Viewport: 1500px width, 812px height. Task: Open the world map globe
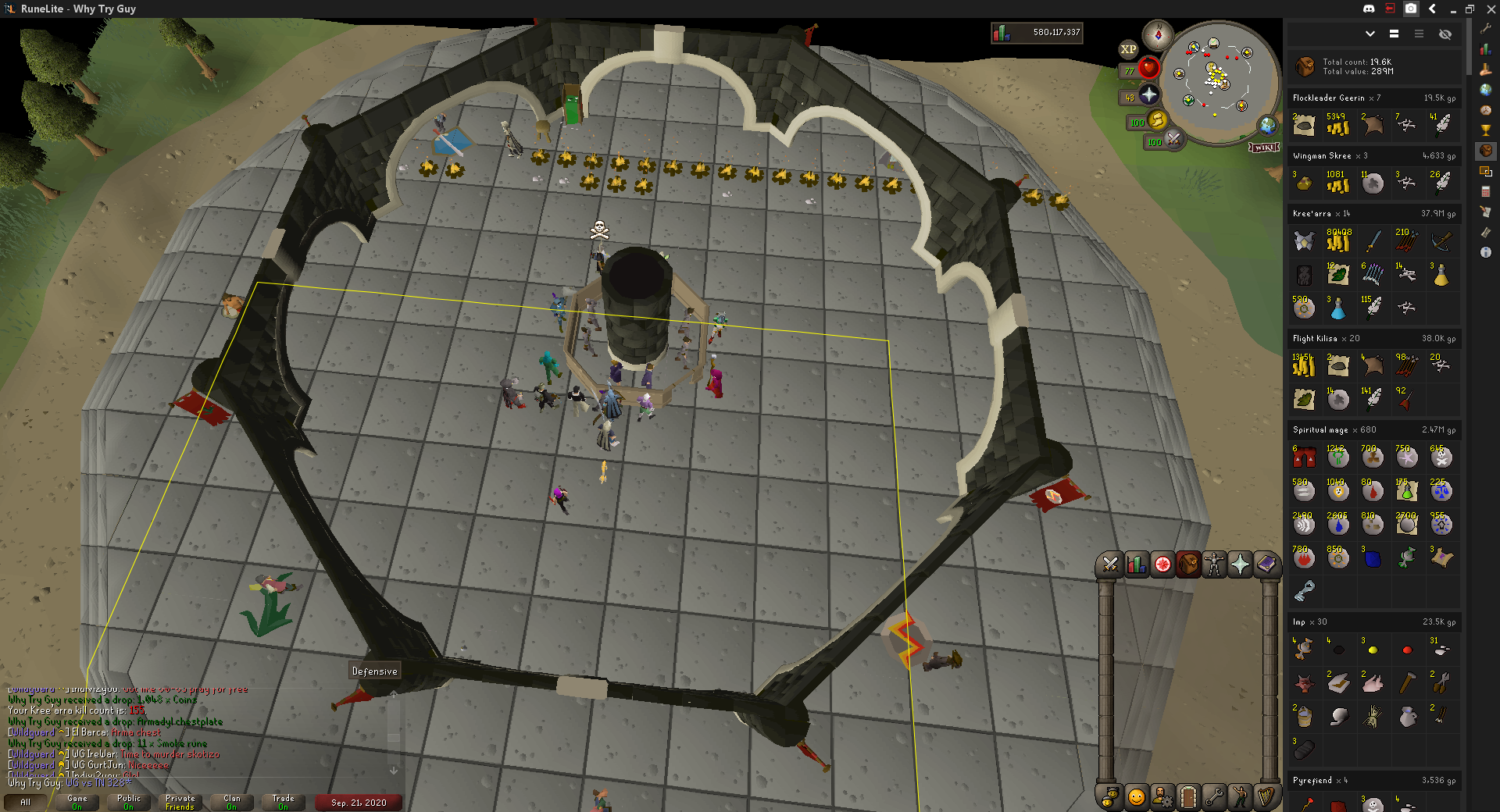pos(1267,125)
